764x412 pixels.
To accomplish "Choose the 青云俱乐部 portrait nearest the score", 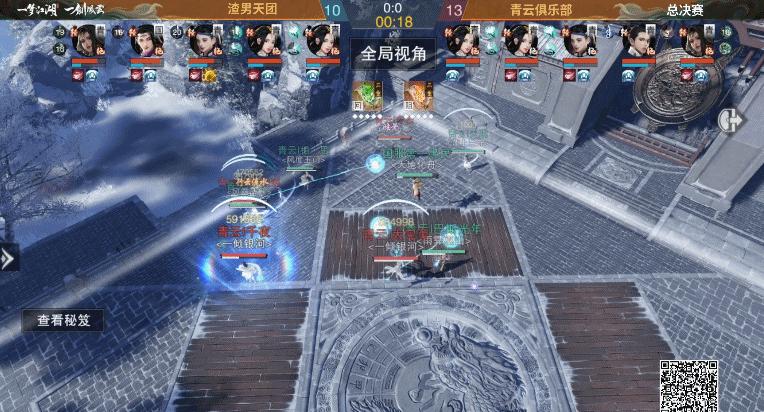I will click(463, 42).
